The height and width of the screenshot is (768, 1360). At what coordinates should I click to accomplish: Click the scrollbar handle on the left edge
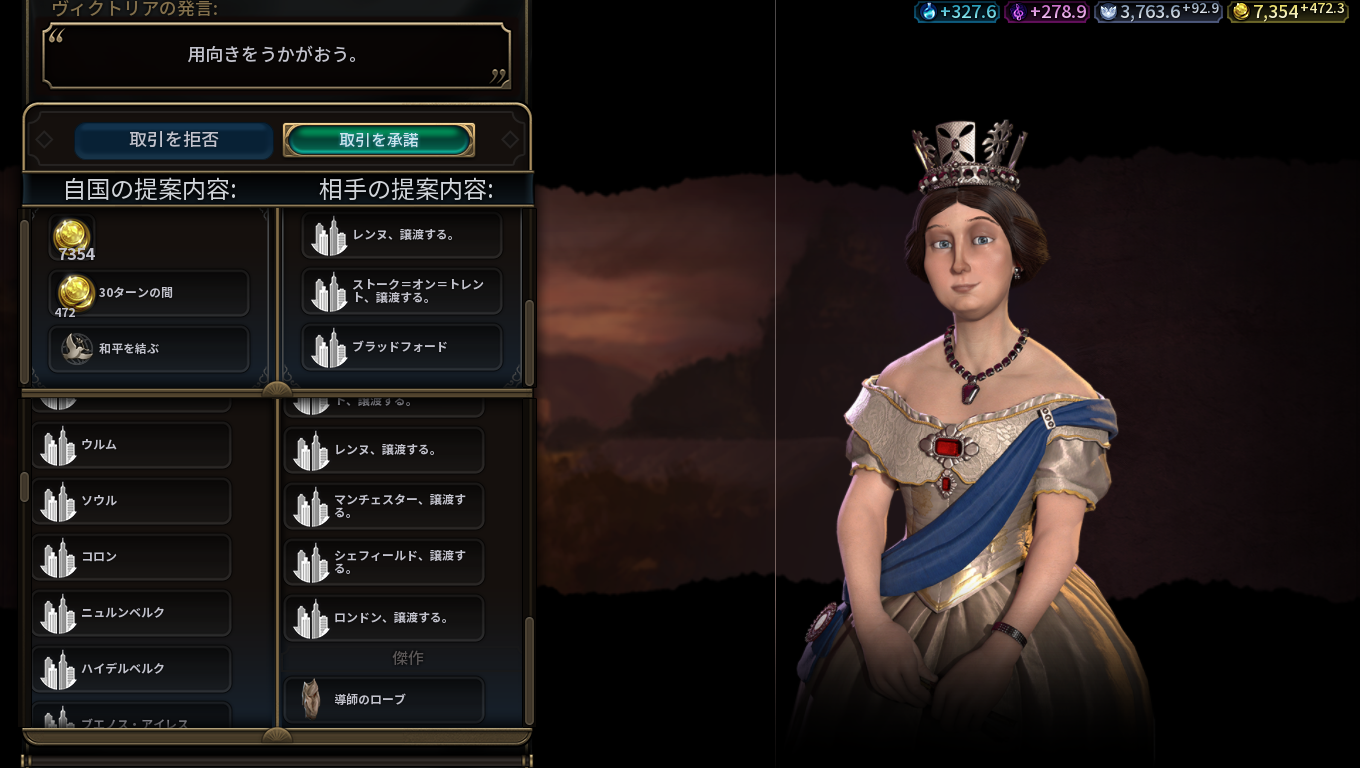[23, 485]
